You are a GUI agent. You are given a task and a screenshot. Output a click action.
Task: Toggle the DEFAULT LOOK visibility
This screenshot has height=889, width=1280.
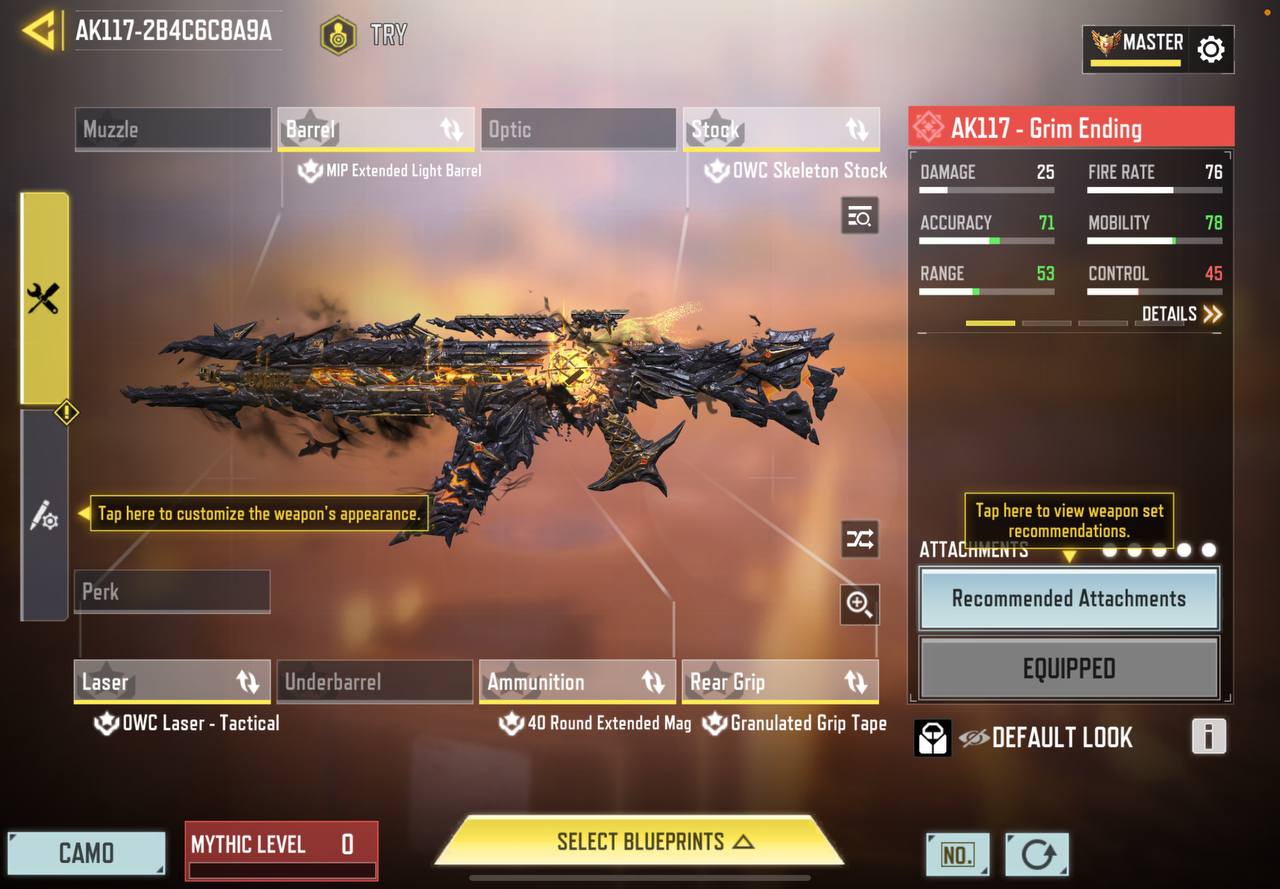[974, 738]
